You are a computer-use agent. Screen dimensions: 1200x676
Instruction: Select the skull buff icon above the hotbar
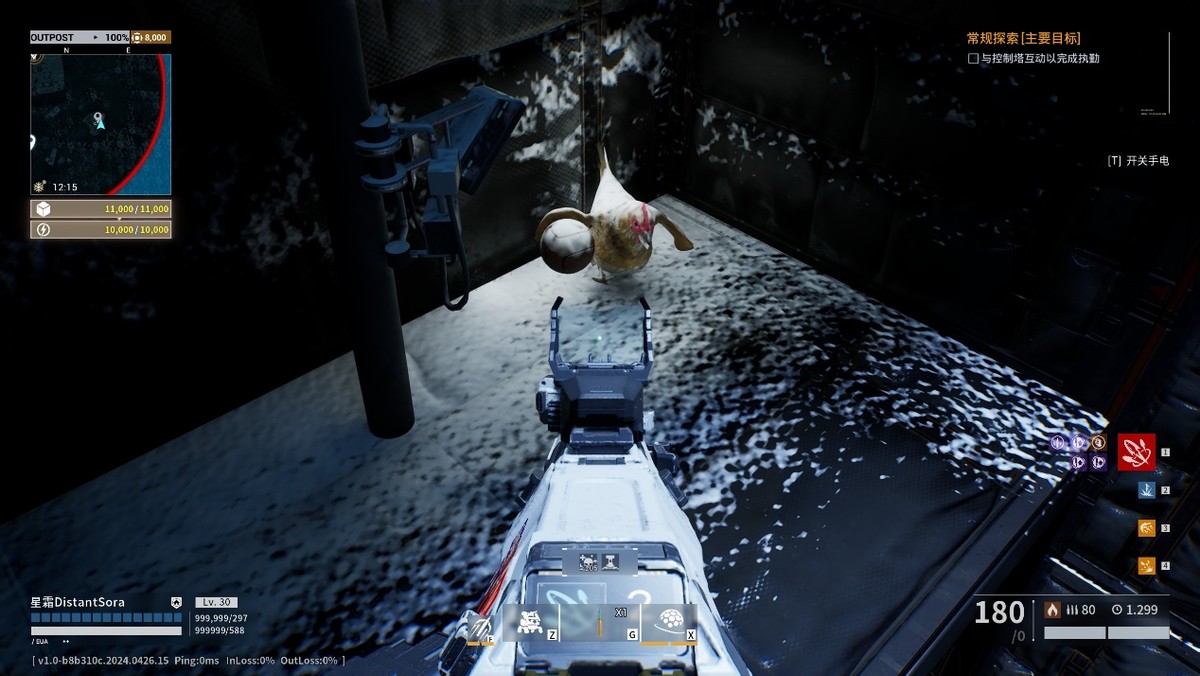[588, 563]
